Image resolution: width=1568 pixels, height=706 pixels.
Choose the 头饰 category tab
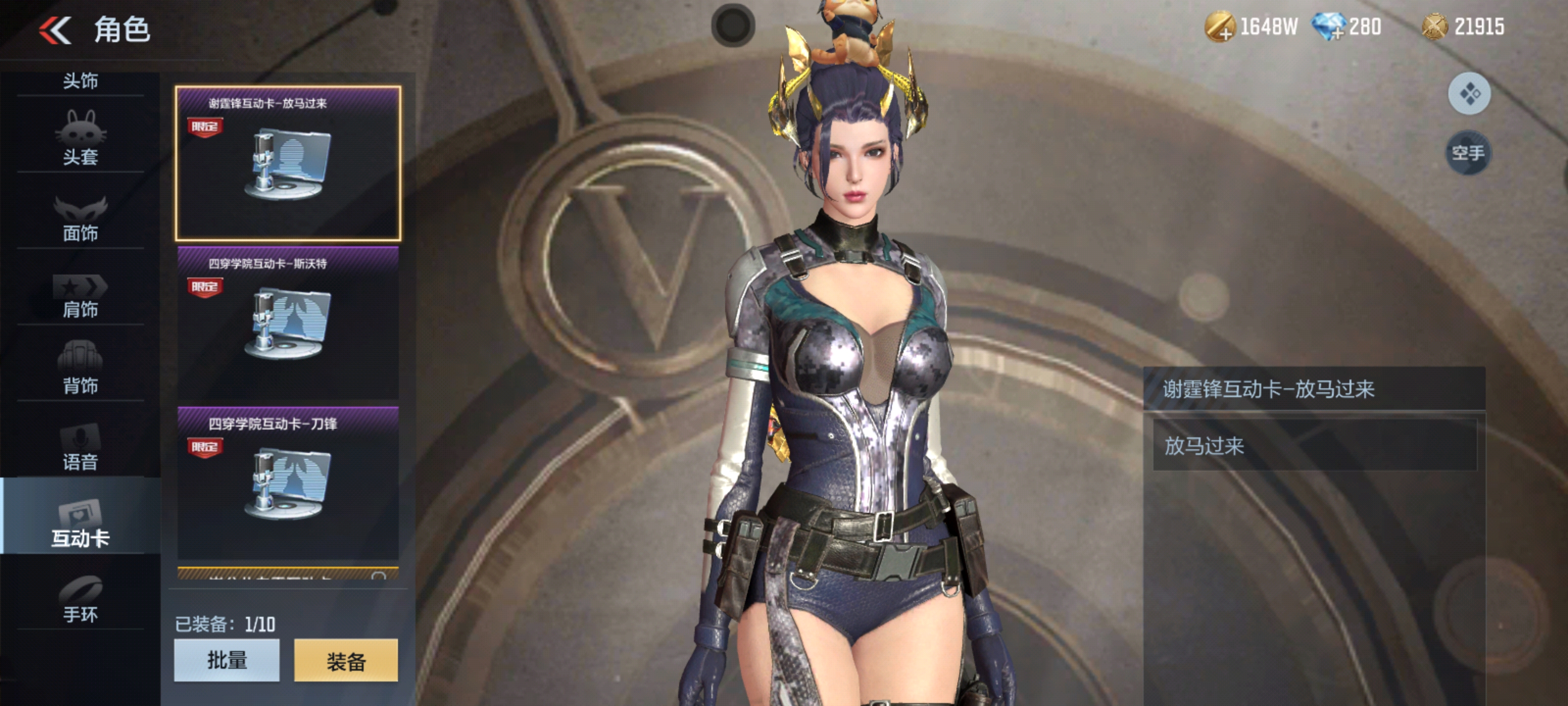80,81
